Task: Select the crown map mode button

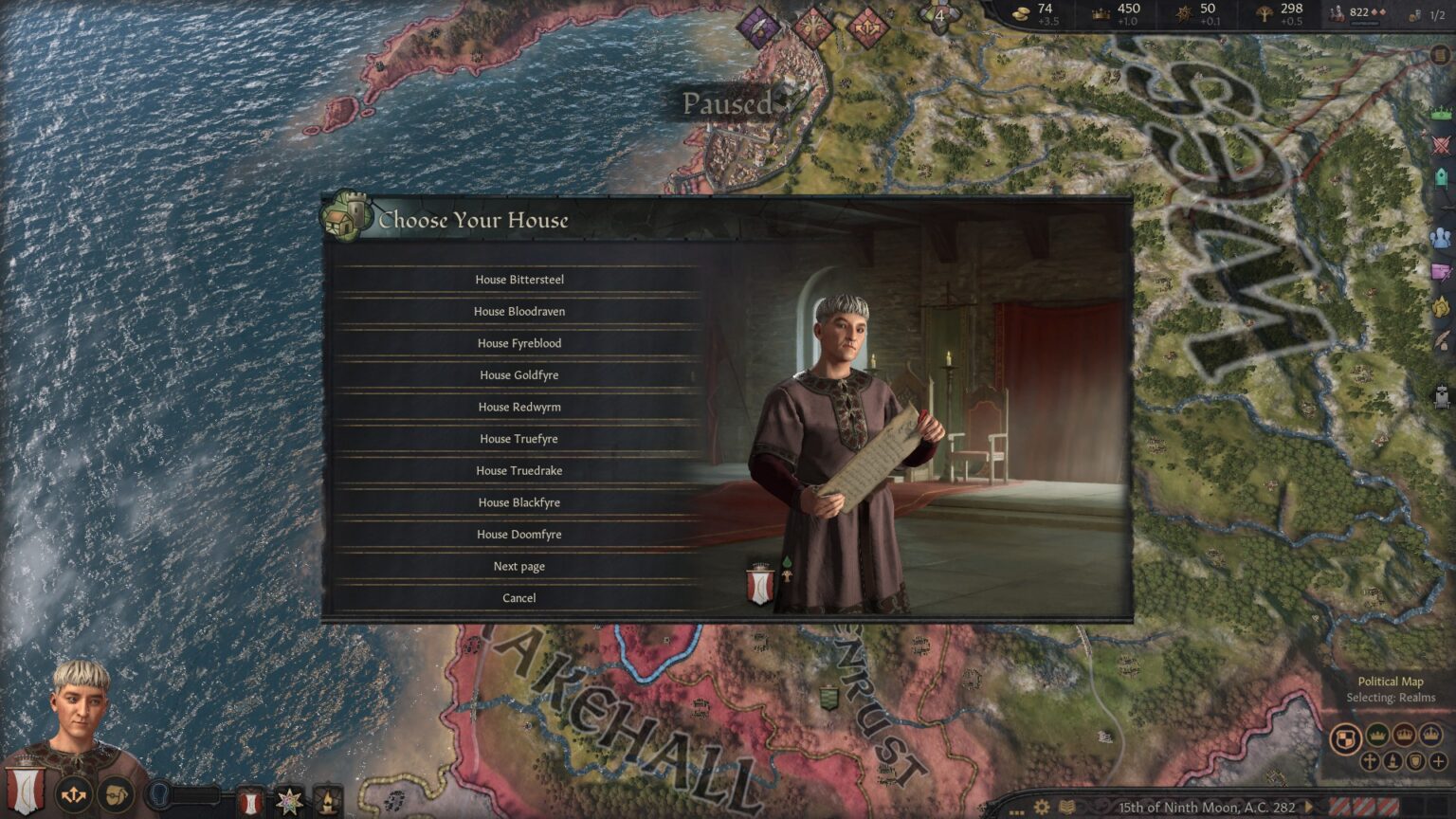Action: click(1377, 736)
